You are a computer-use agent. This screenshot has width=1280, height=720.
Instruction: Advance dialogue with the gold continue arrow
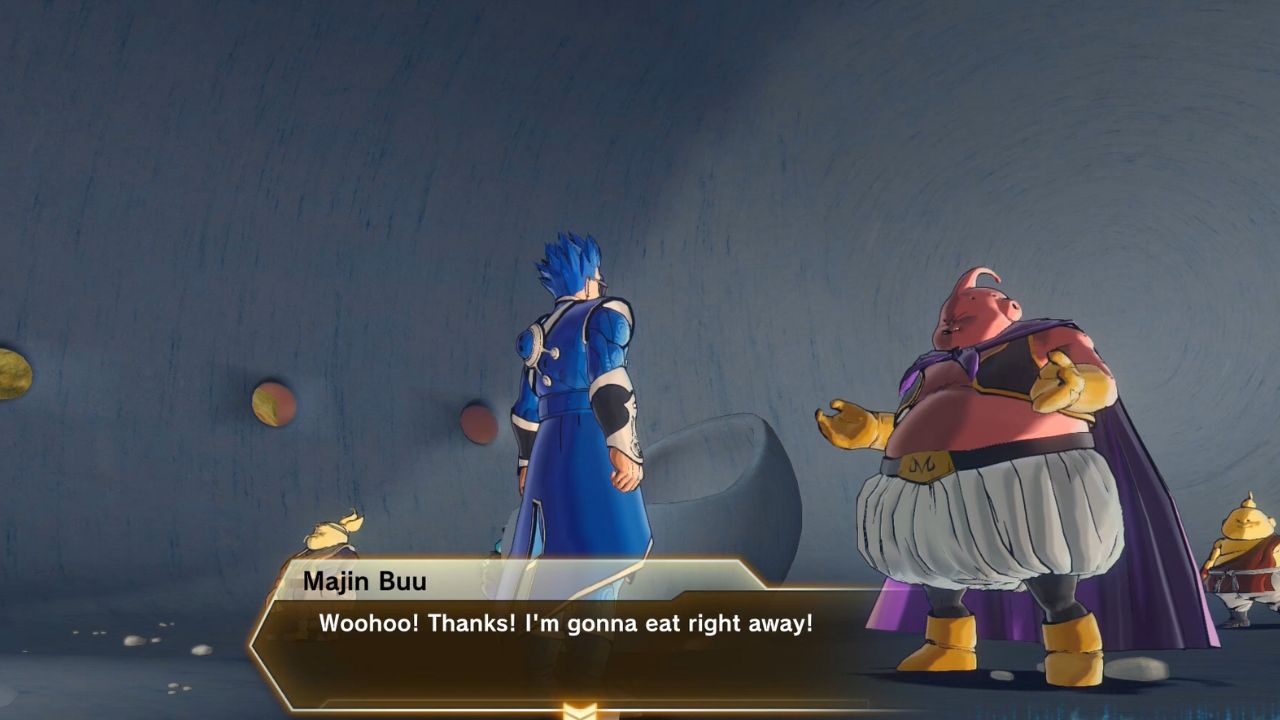(x=580, y=711)
